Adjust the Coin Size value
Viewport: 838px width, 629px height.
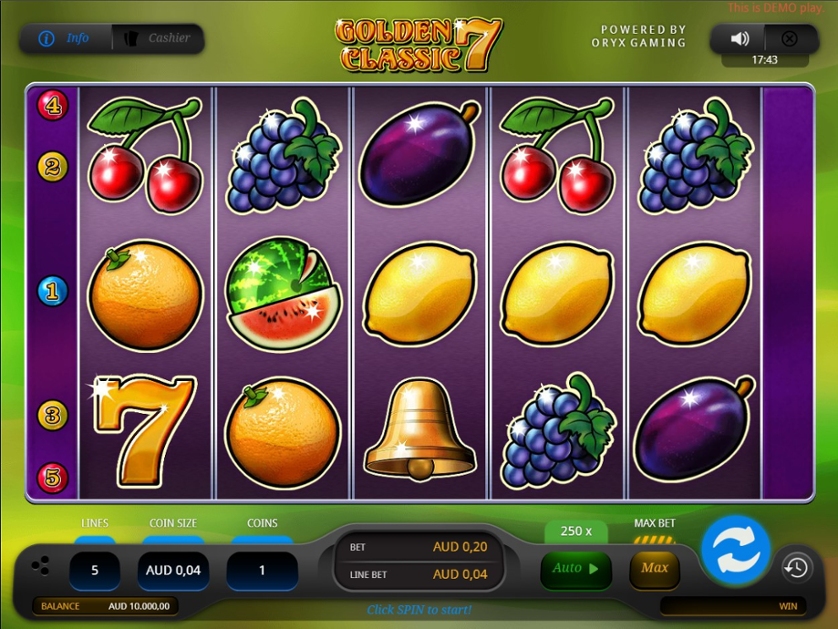[173, 570]
